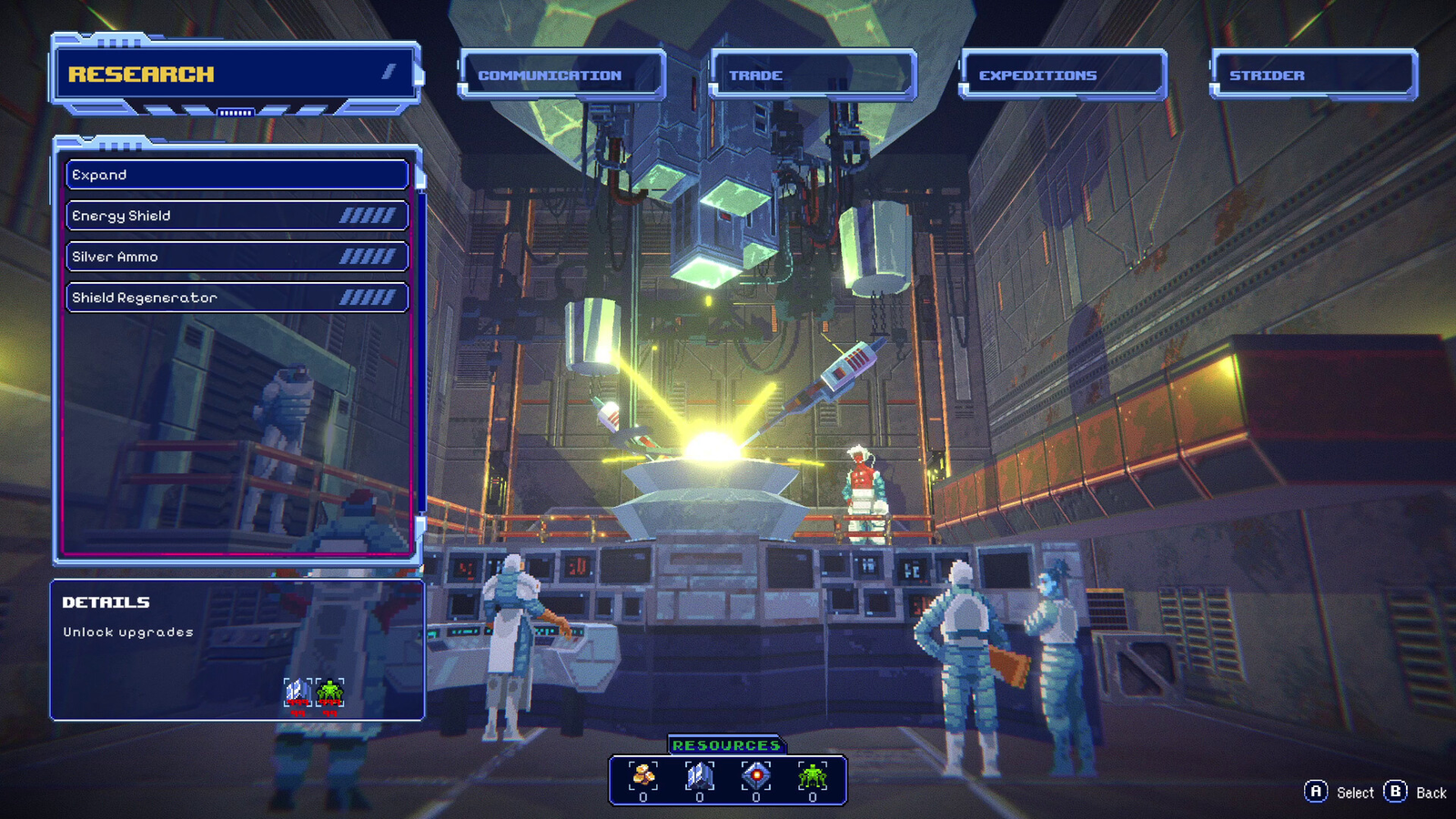1456x819 pixels.
Task: Click the gold nuggets resource icon
Action: tap(643, 776)
